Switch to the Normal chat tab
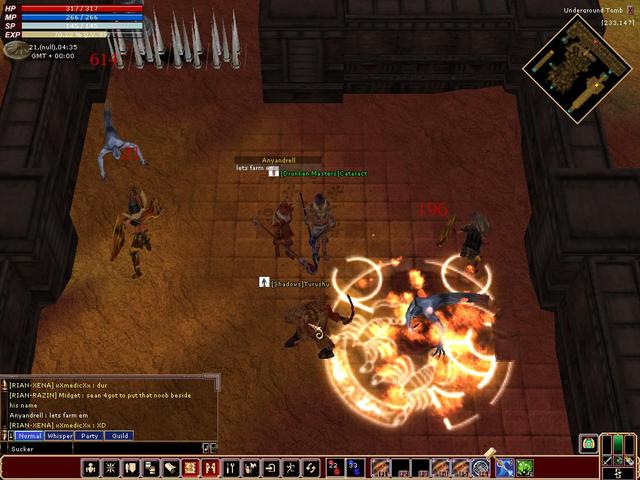The image size is (640, 480). (x=29, y=436)
